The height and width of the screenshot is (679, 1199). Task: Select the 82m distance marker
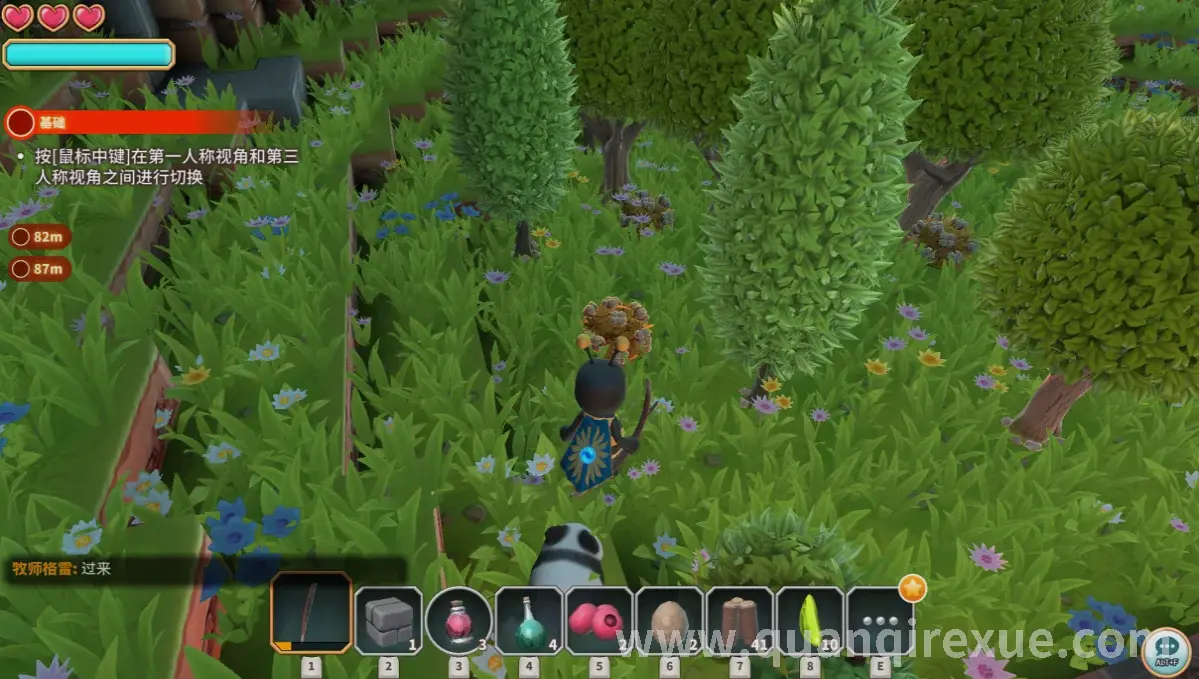pyautogui.click(x=40, y=237)
